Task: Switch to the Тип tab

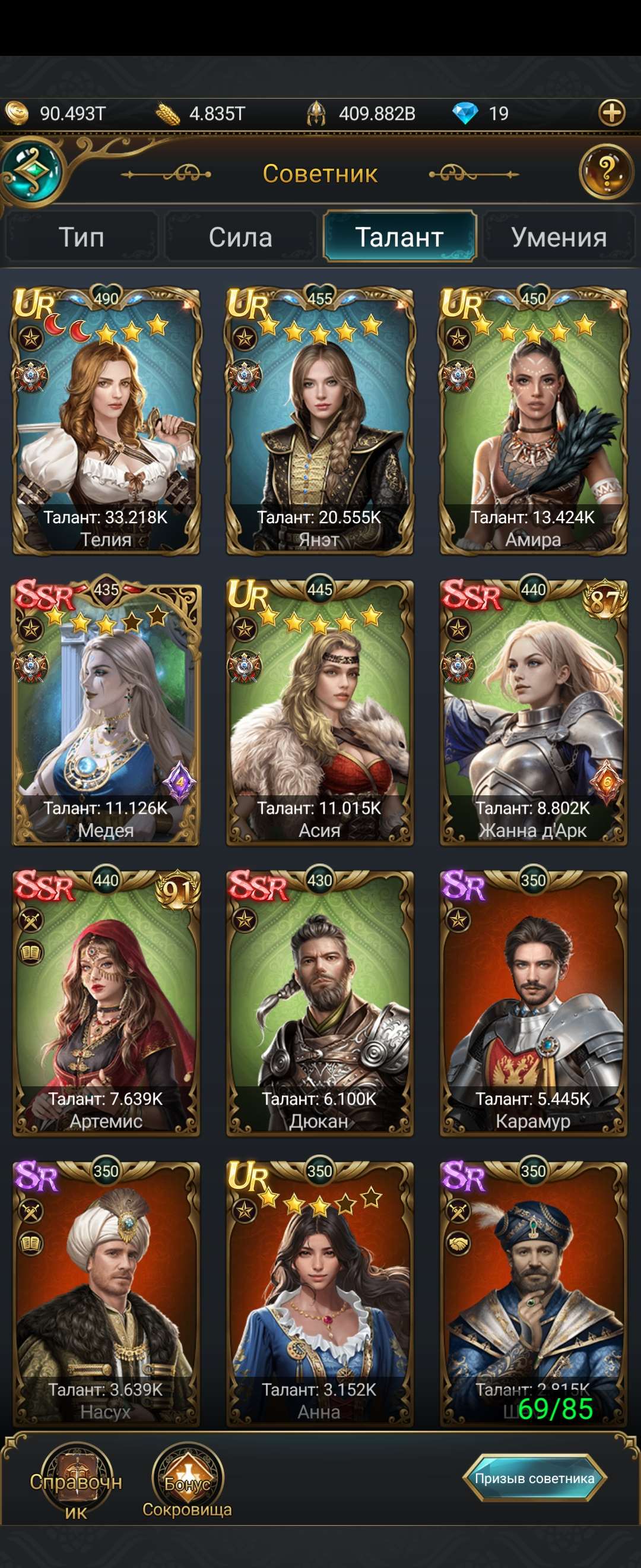Action: point(81,237)
